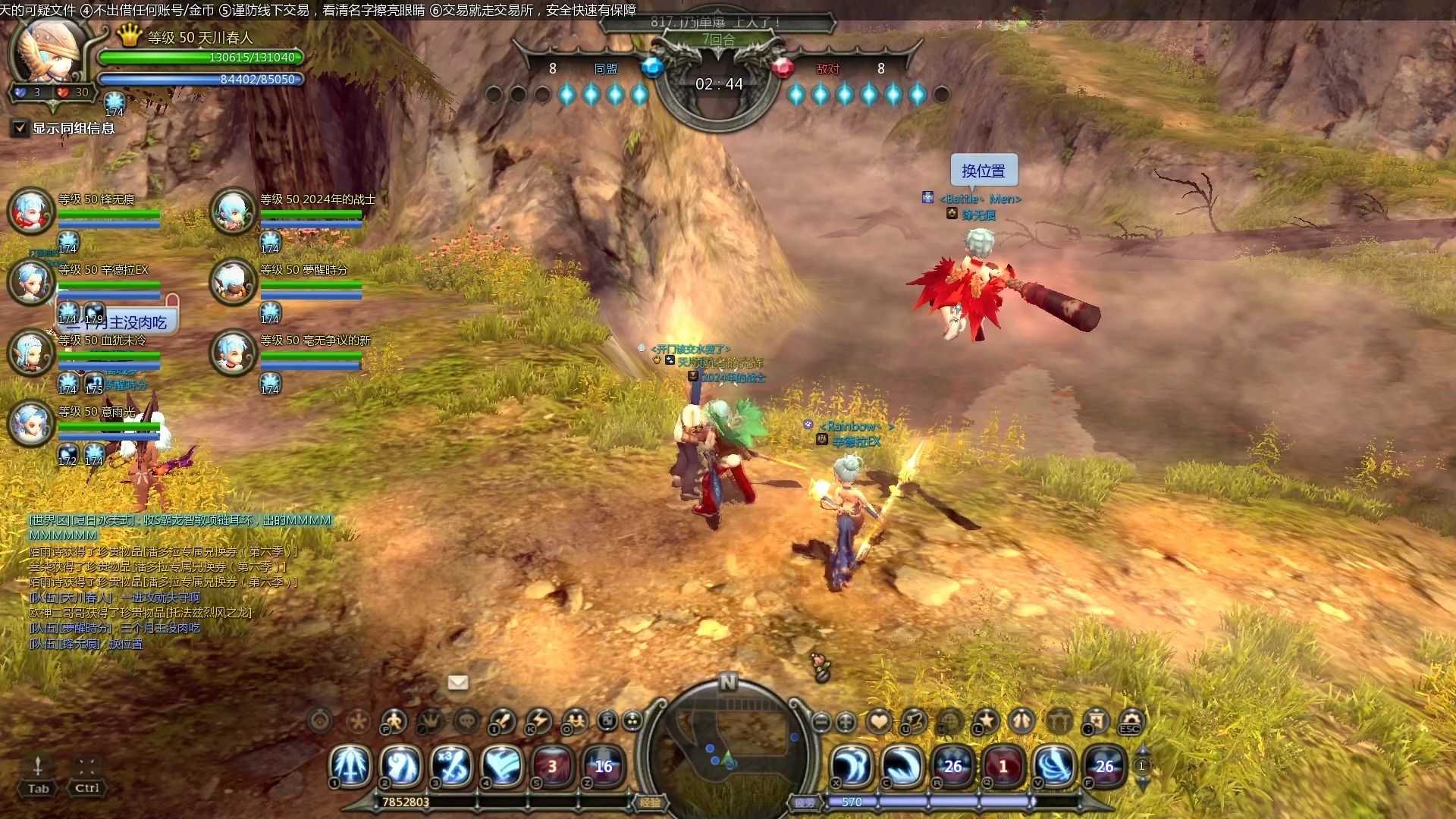Toggle the 显示同组信息 checkbox
1456x819 pixels.
coord(20,128)
